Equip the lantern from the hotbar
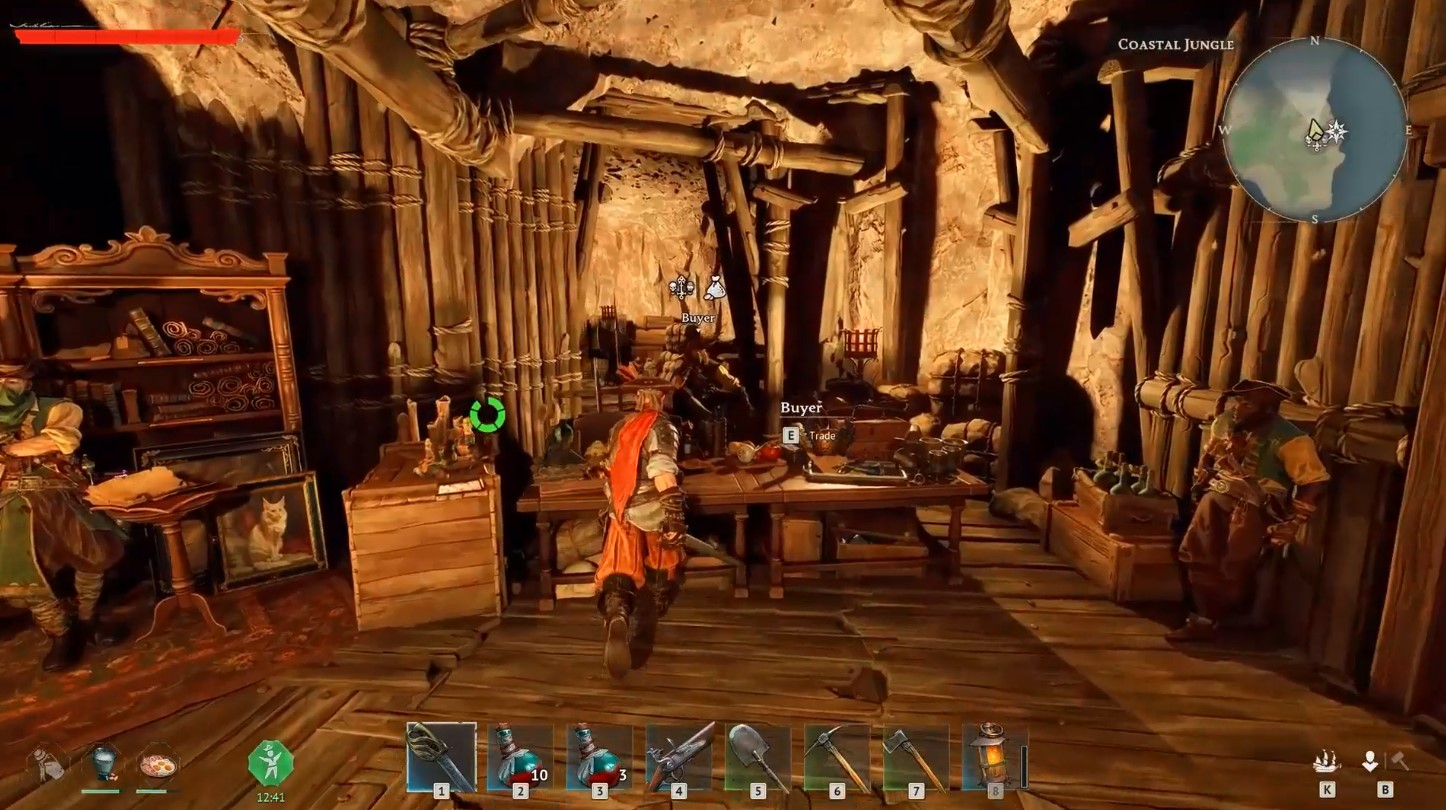 (994, 757)
